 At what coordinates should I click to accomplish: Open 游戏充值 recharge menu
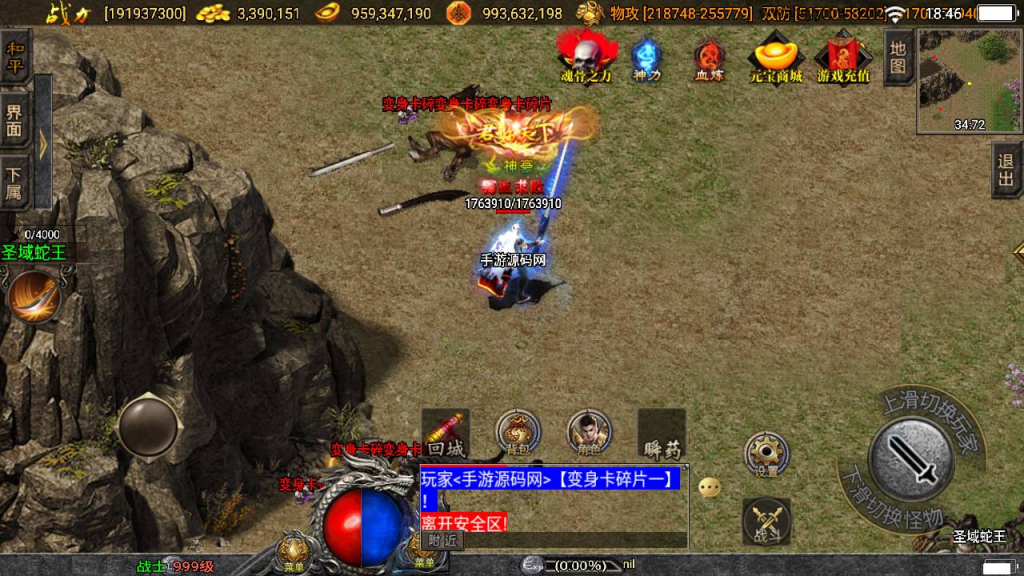843,58
